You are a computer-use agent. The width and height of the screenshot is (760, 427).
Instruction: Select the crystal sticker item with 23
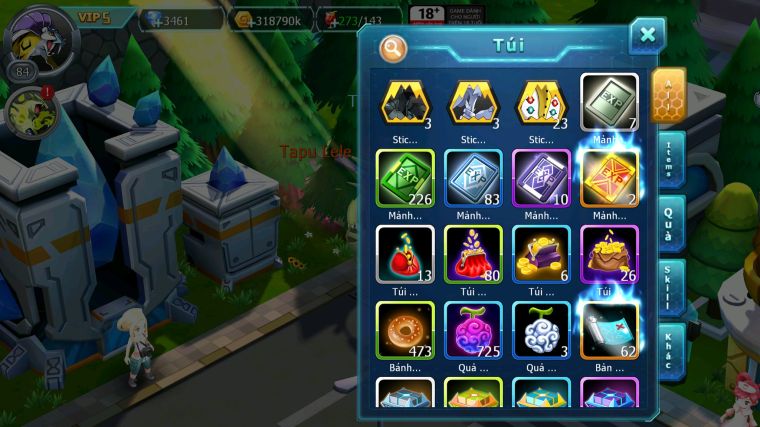[x=541, y=102]
